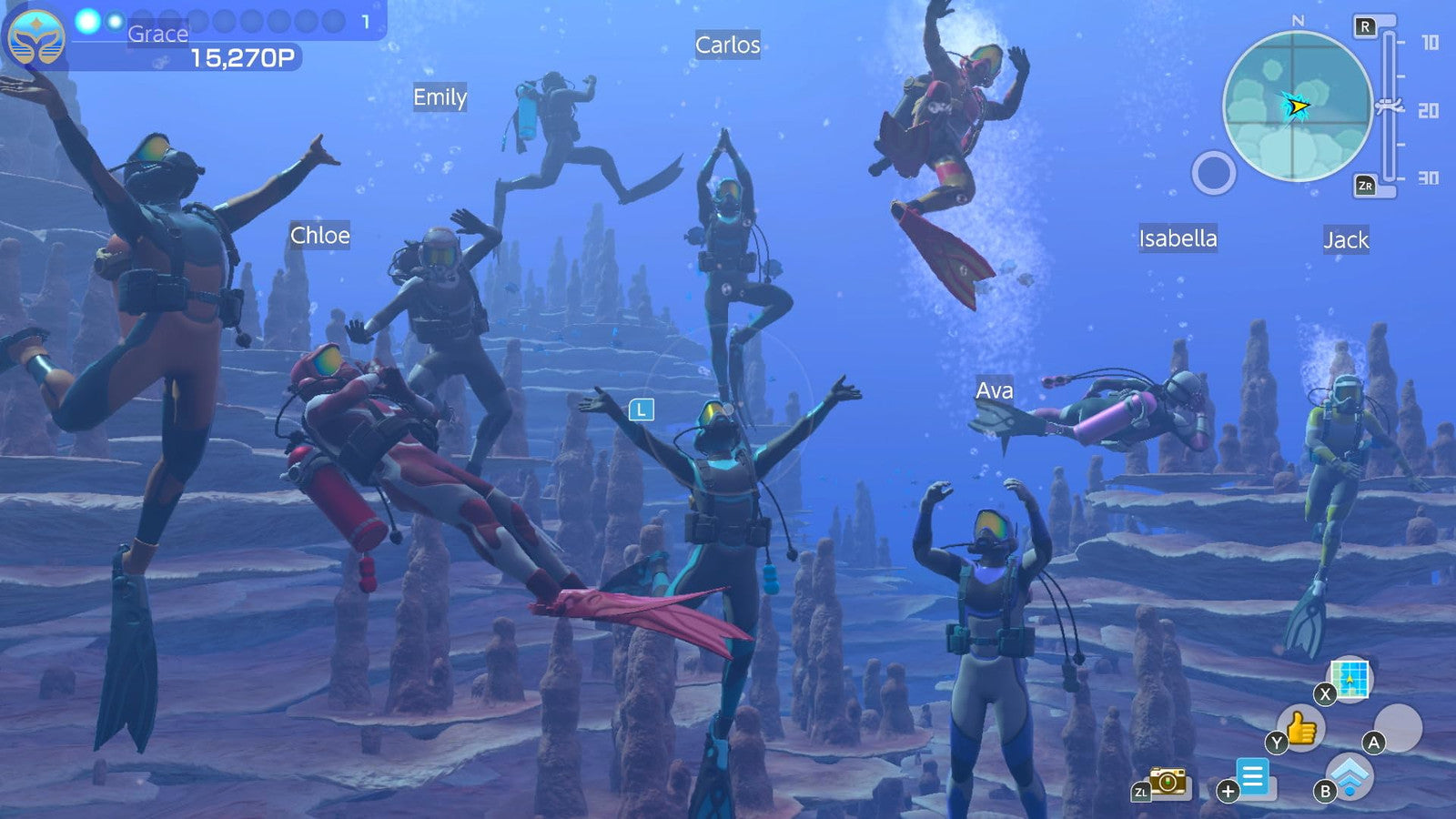The image size is (1456, 819).
Task: Select Carlos's player name tag
Action: [x=727, y=45]
